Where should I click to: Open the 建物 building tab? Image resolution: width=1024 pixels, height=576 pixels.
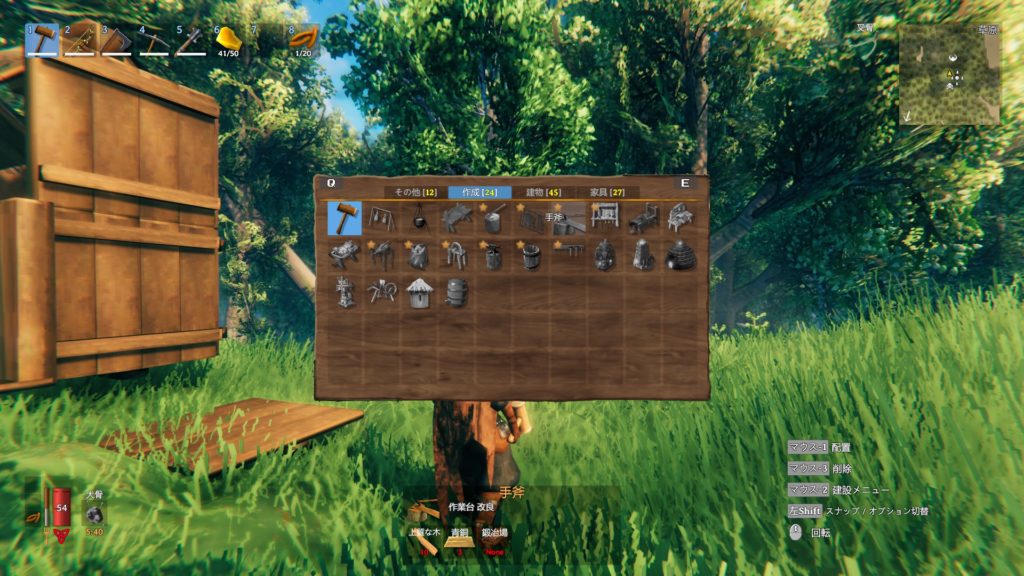point(544,192)
